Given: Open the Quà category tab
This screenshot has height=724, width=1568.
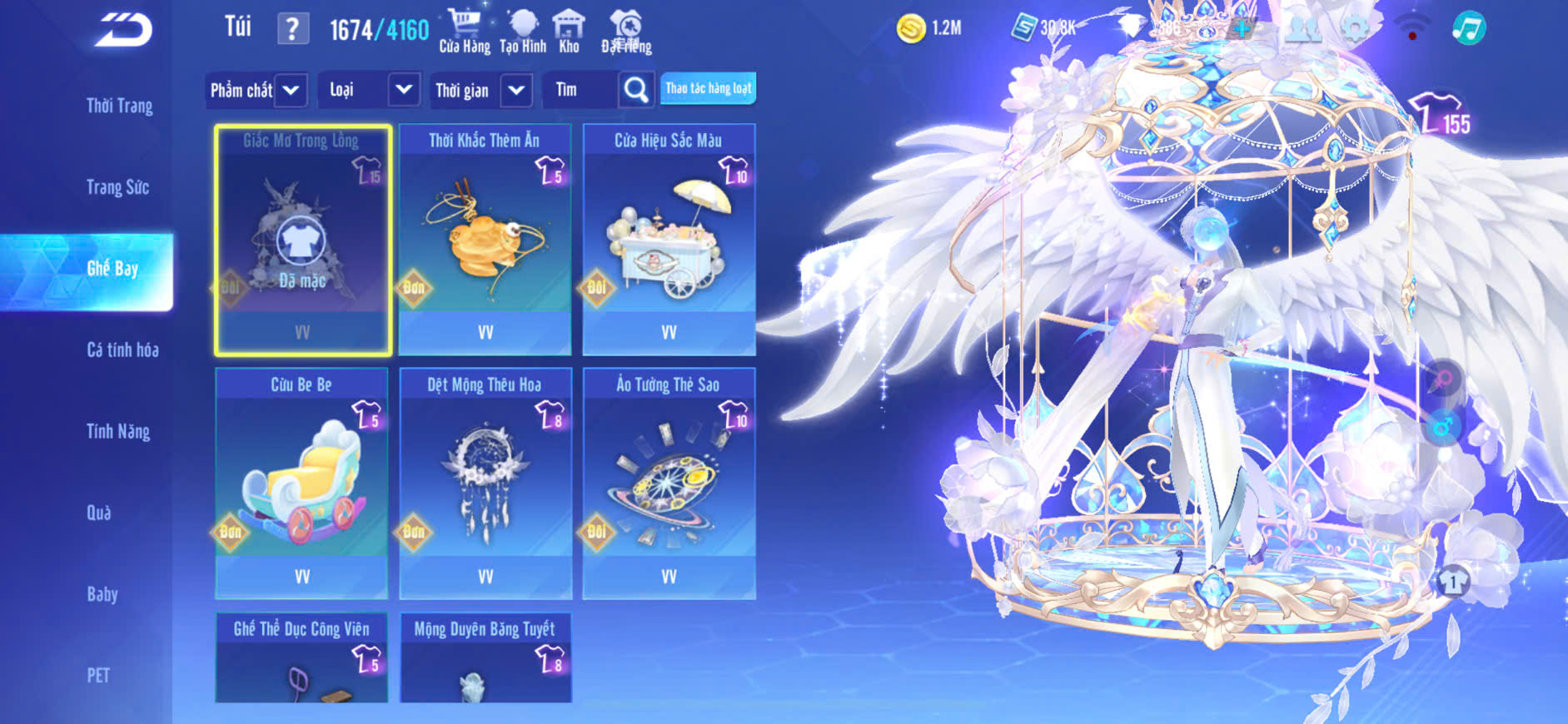Looking at the screenshot, I should point(98,513).
